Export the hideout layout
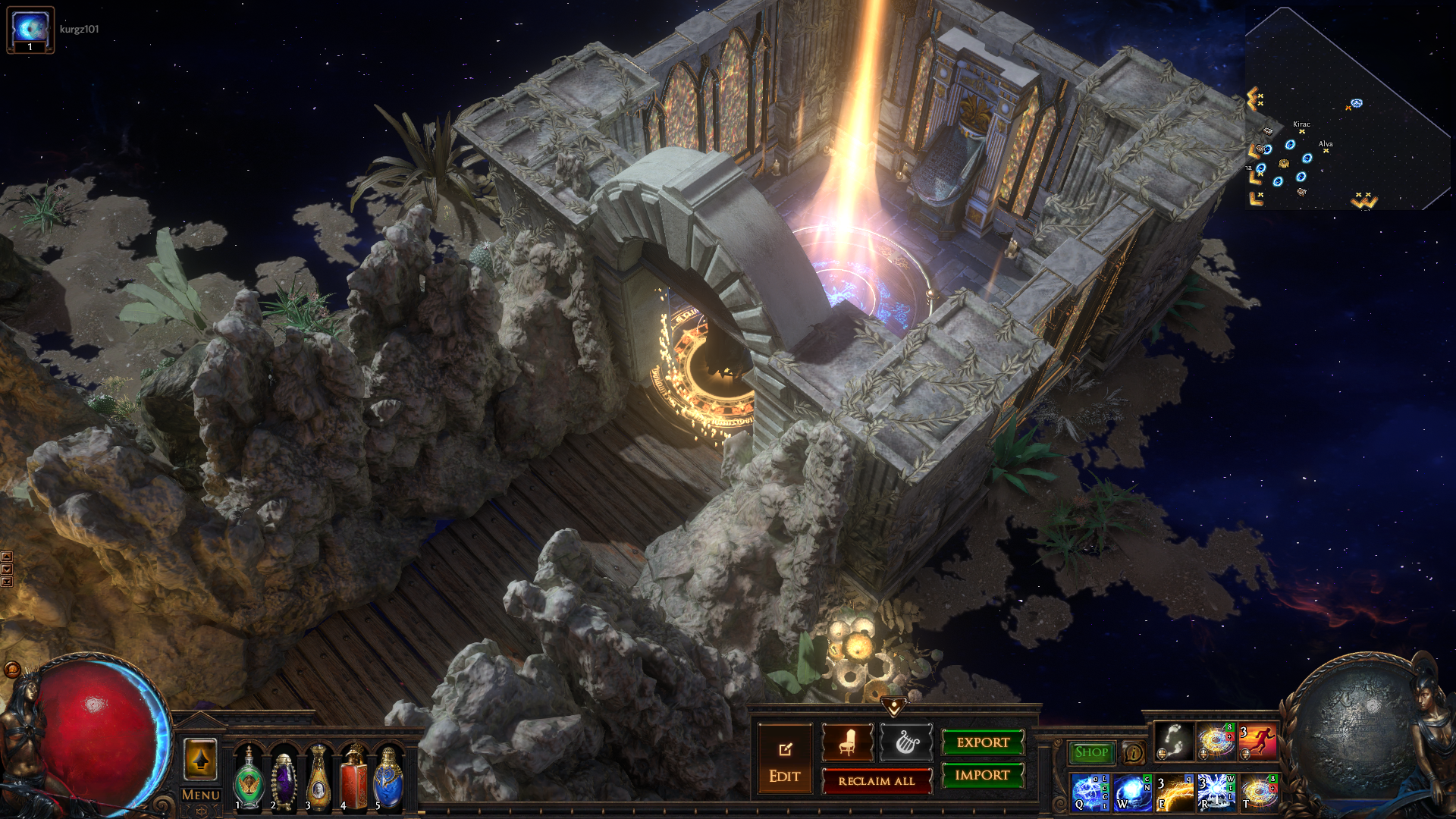 (983, 742)
